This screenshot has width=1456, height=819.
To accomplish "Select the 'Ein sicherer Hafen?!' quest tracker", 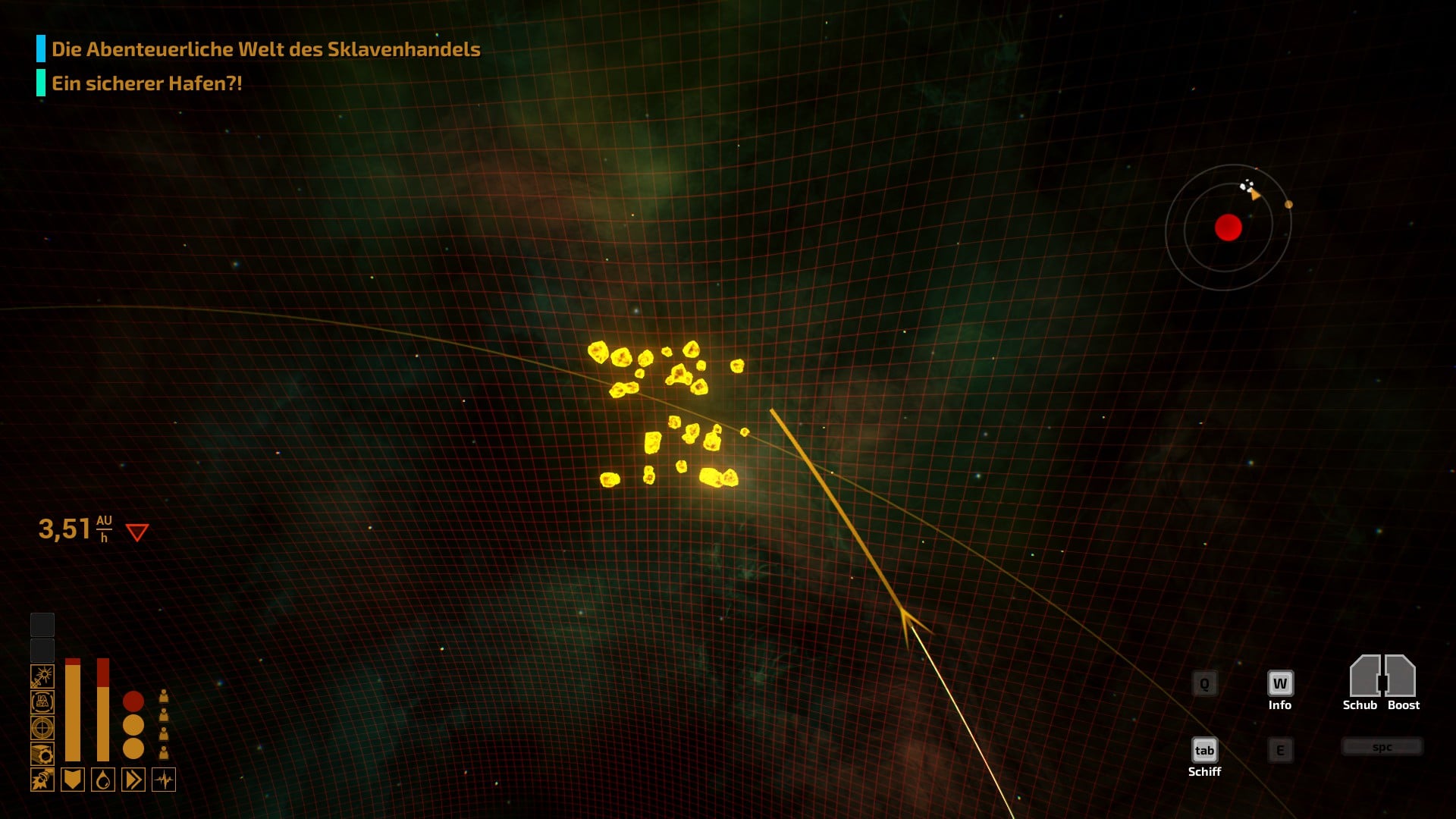I will click(x=146, y=83).
